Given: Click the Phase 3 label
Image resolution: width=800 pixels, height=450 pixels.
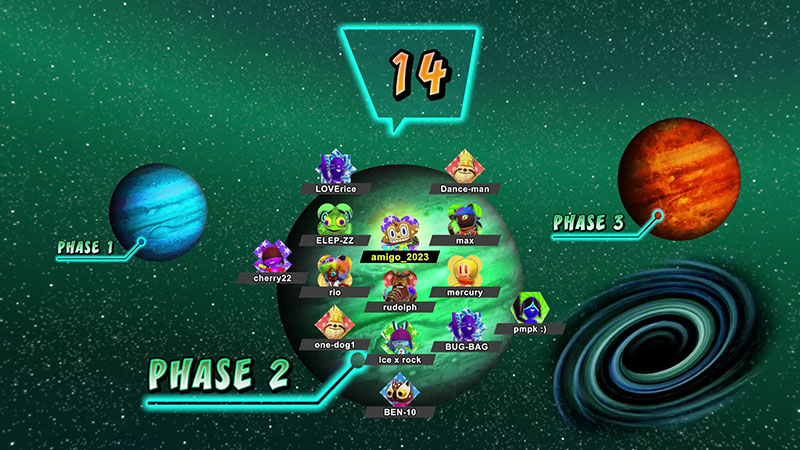Looking at the screenshot, I should tap(588, 223).
